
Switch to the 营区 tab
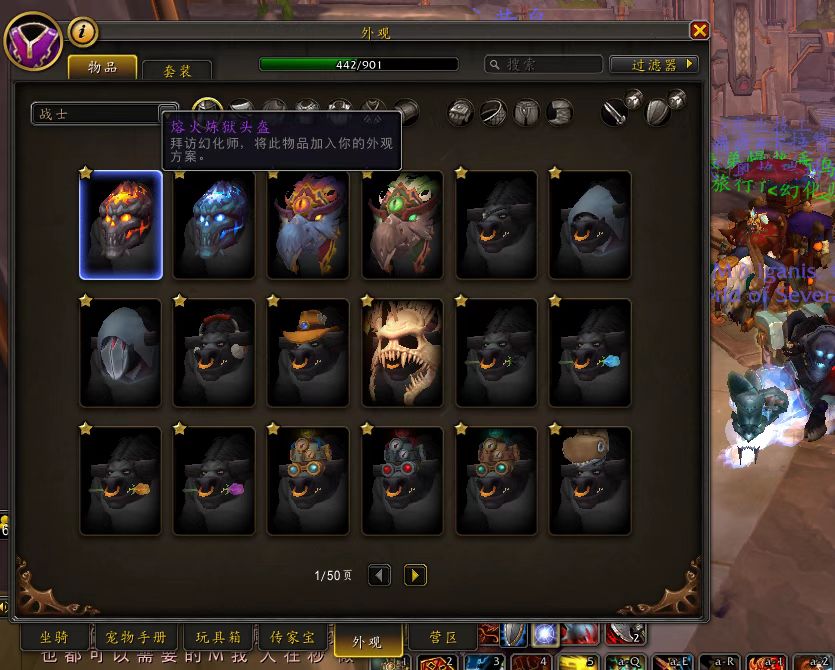443,638
